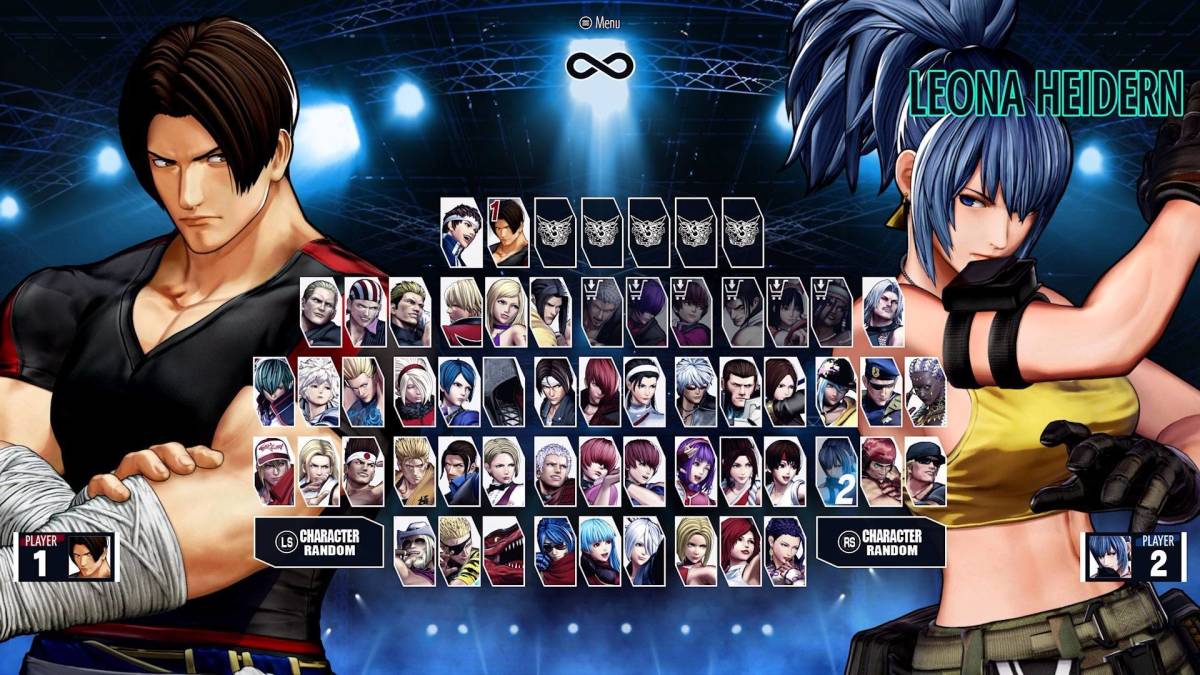Pick Kula with long light-blue hair
This screenshot has height=675, width=1200.
tap(599, 551)
